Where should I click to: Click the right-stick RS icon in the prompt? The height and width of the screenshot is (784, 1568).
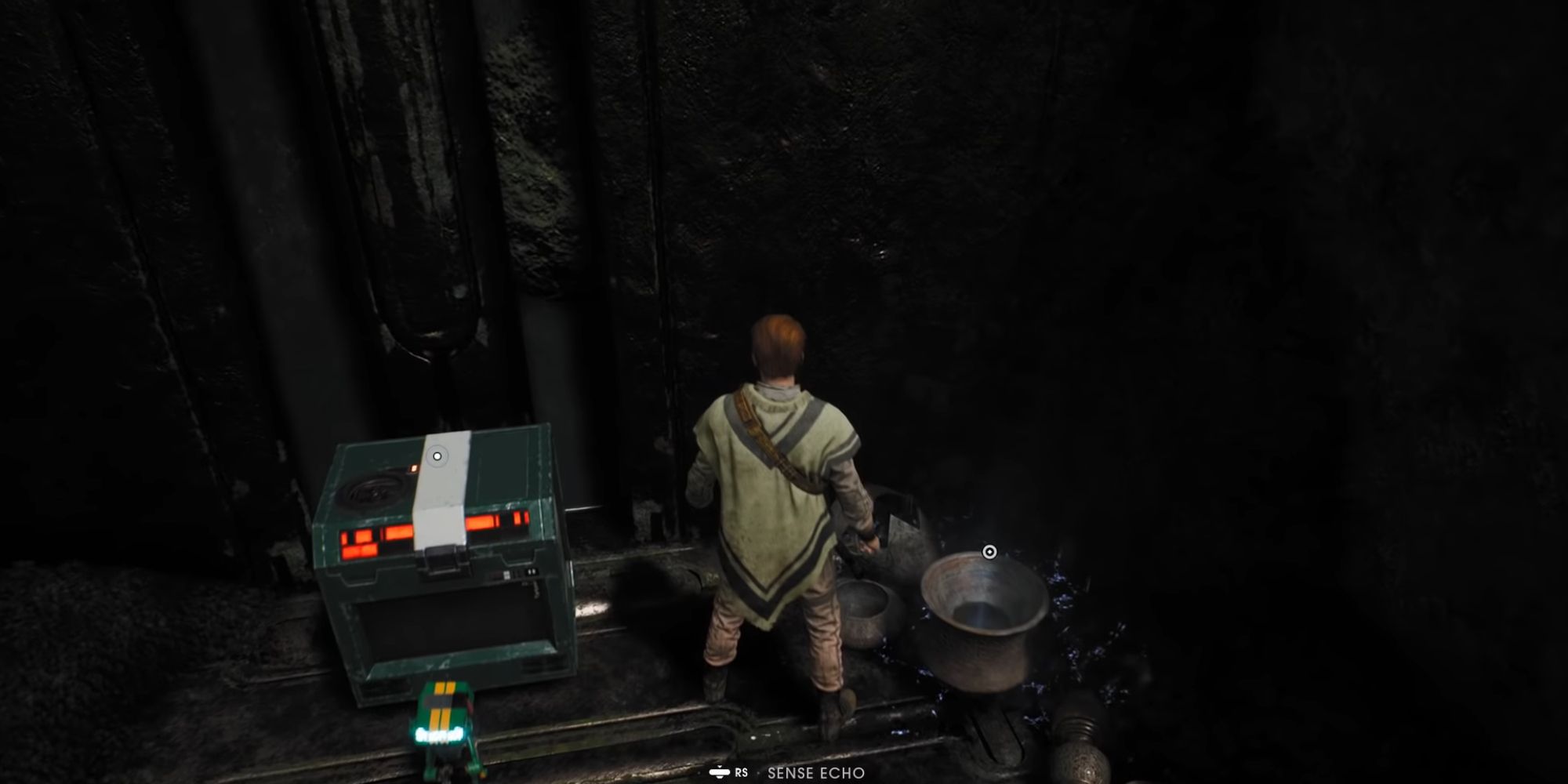(720, 772)
